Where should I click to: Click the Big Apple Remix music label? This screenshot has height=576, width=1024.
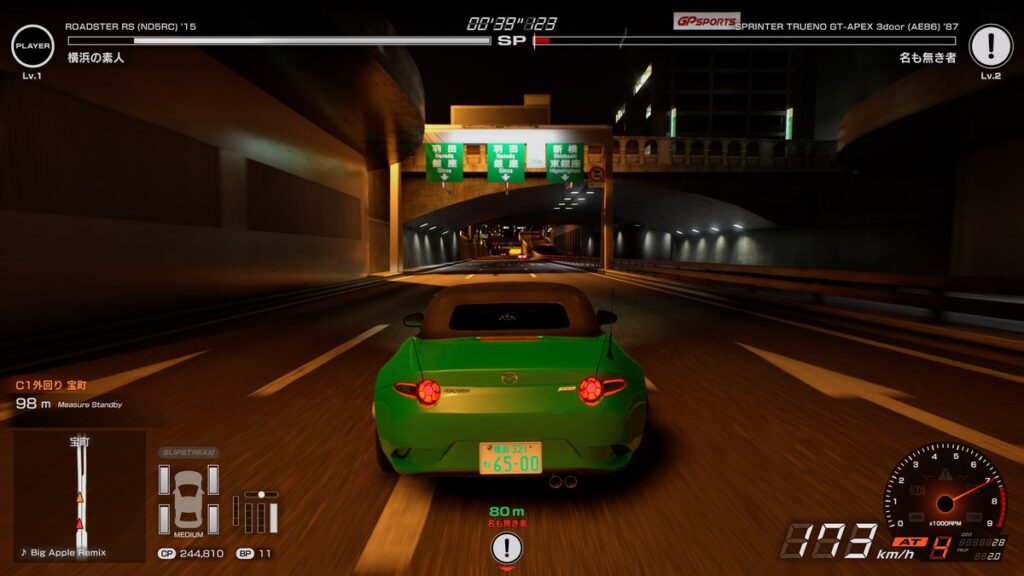[65, 552]
